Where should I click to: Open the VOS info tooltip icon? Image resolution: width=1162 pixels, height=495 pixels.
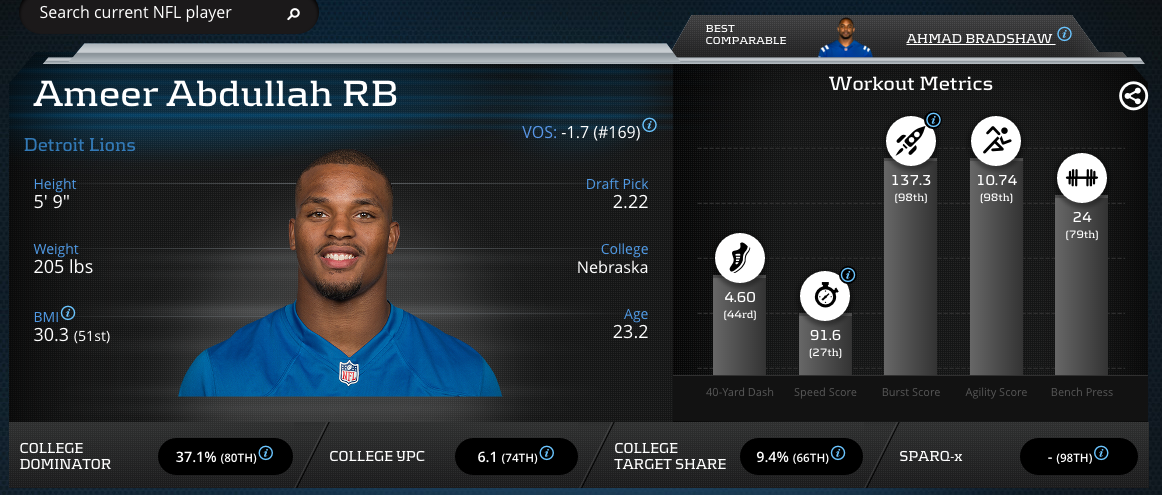tap(650, 126)
